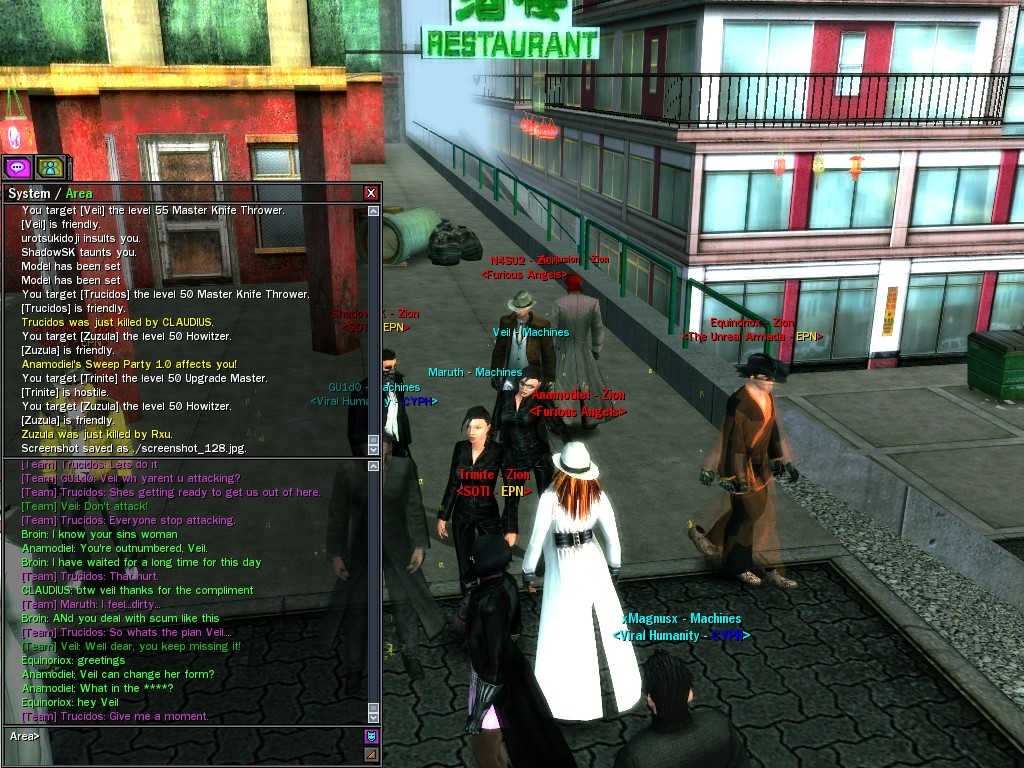1024x768 pixels.
Task: Close the System / Area chat window
Action: click(x=371, y=193)
